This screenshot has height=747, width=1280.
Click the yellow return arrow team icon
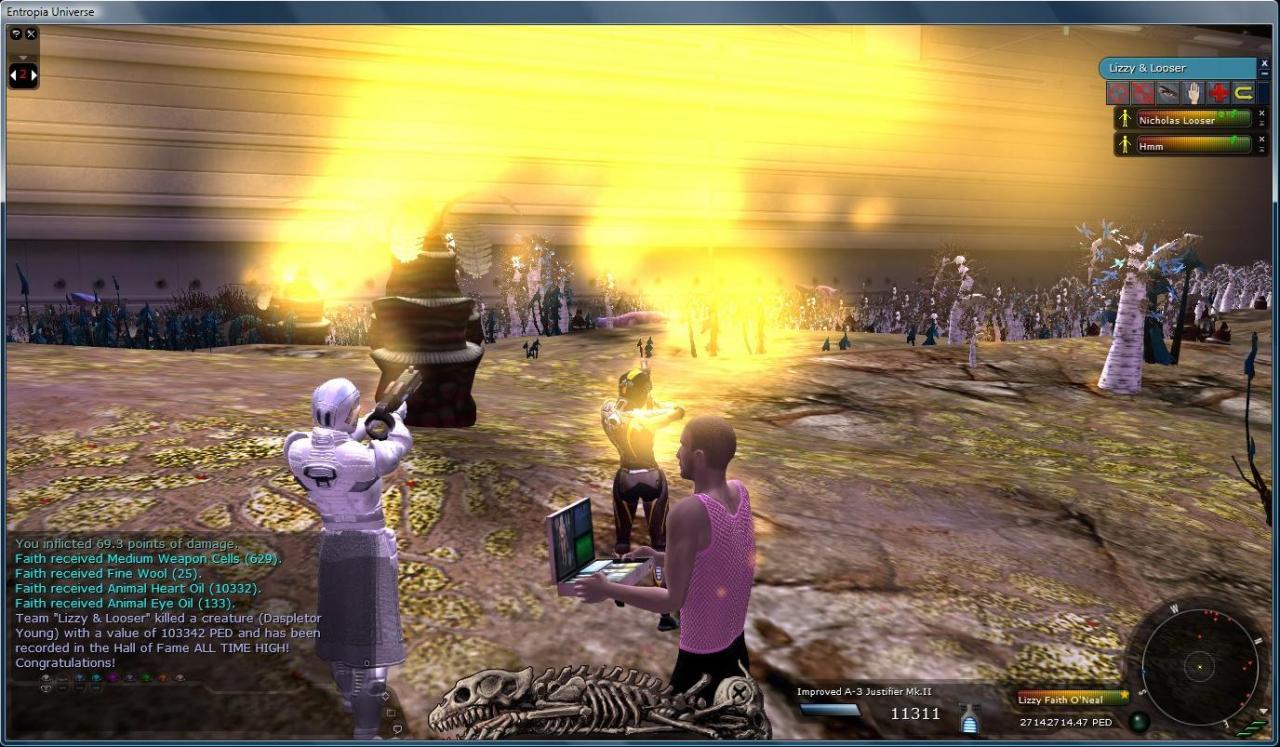point(1243,93)
